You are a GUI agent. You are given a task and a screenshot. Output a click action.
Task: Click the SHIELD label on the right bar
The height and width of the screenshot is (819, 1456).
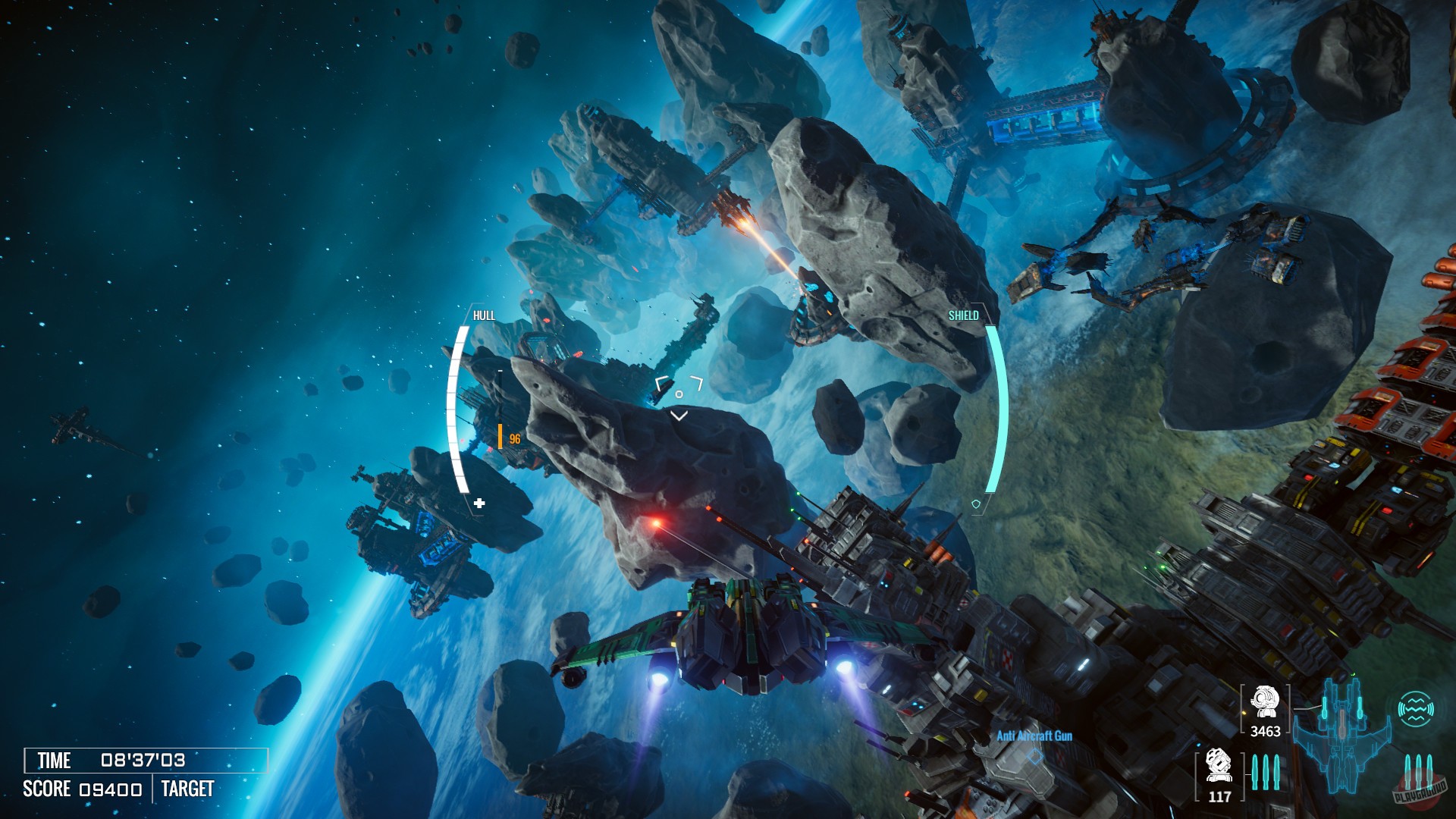point(964,315)
